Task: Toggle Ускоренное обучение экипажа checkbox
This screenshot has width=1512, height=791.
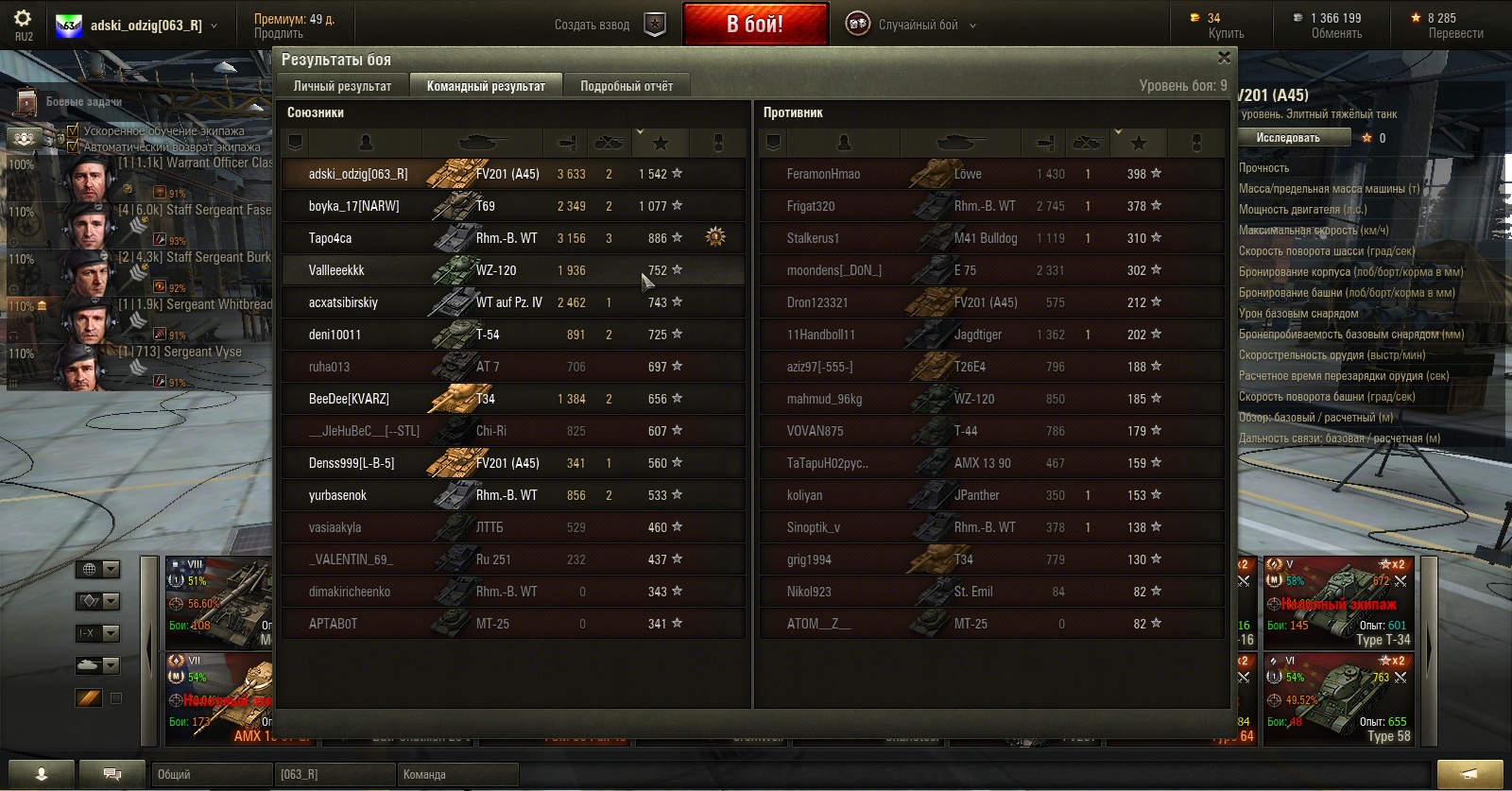Action: coord(73,130)
